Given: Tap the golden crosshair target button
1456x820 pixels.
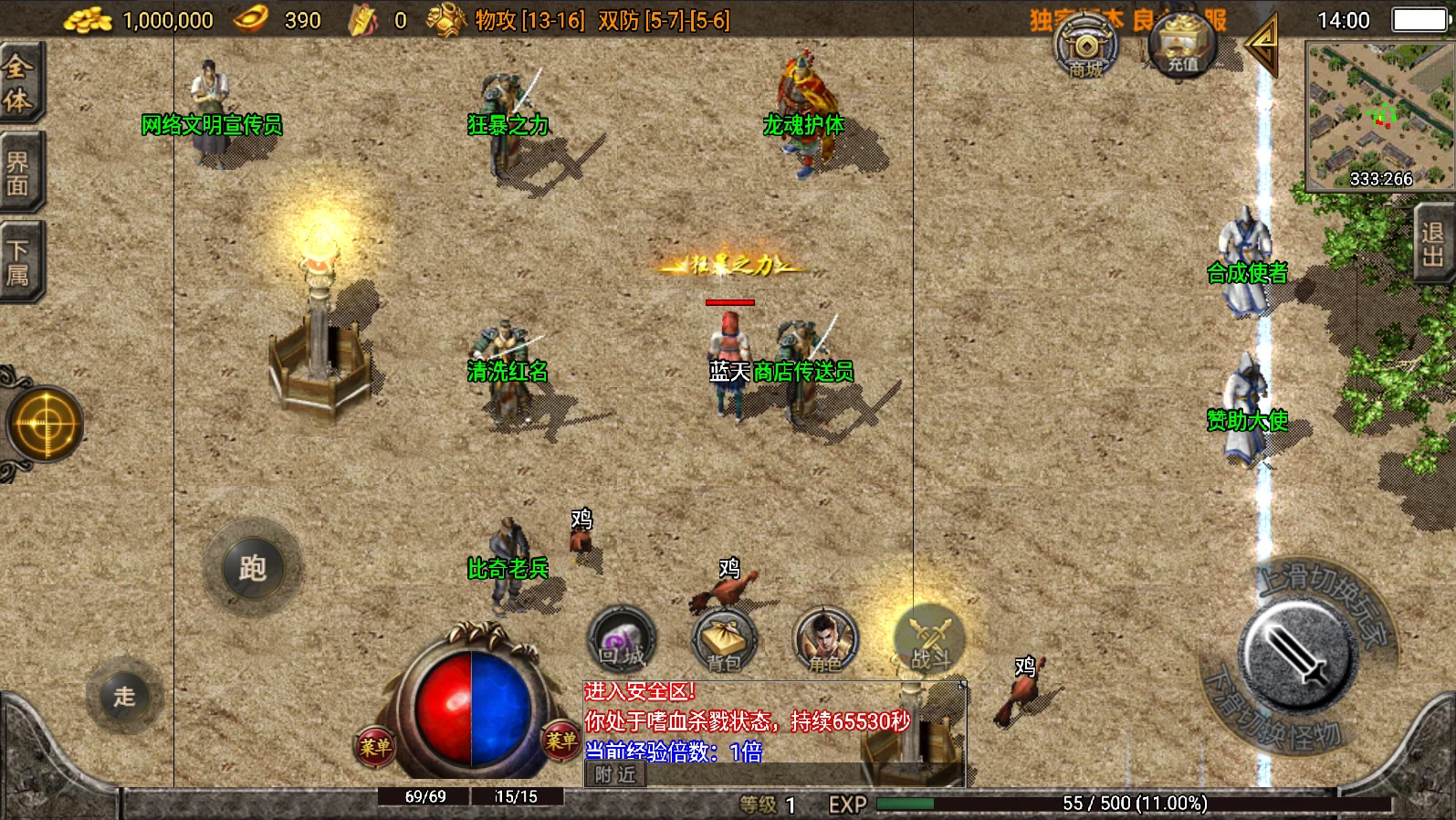Looking at the screenshot, I should click(44, 425).
